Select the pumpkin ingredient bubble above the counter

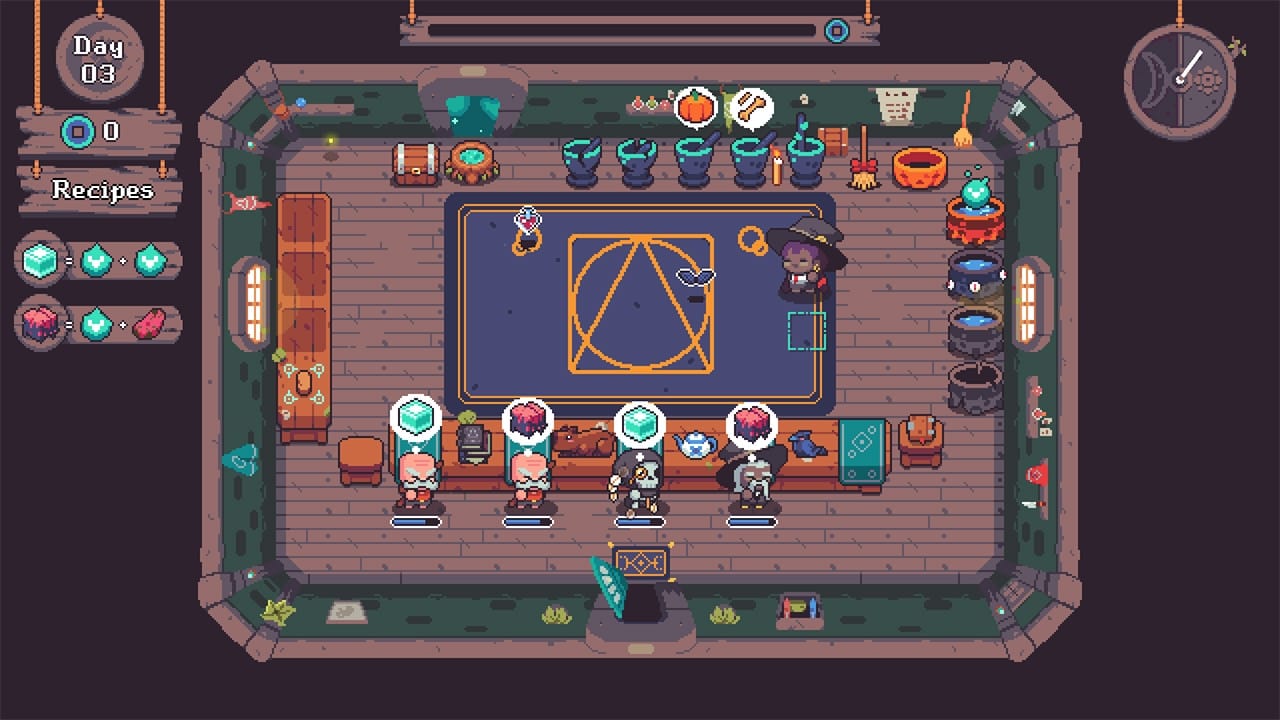pyautogui.click(x=697, y=107)
